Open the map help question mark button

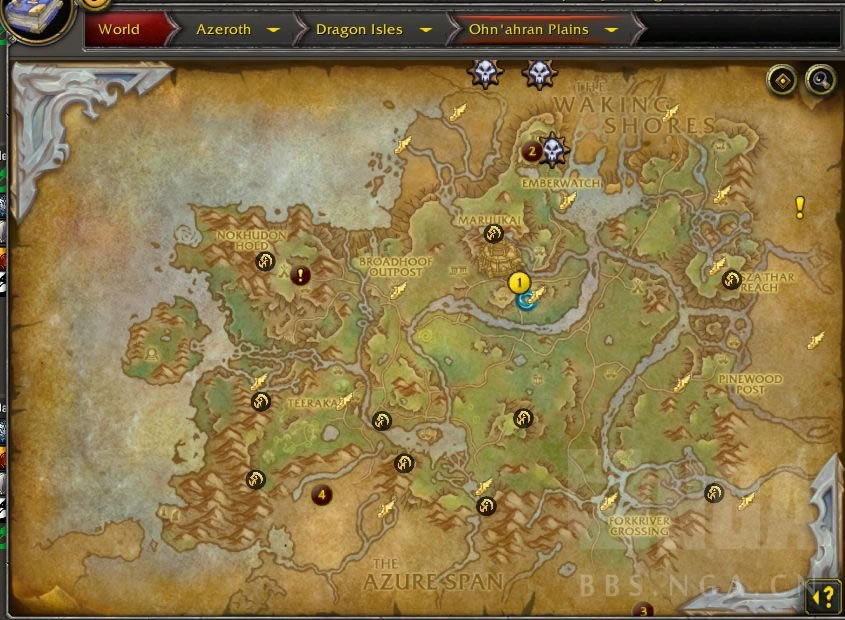[x=823, y=597]
